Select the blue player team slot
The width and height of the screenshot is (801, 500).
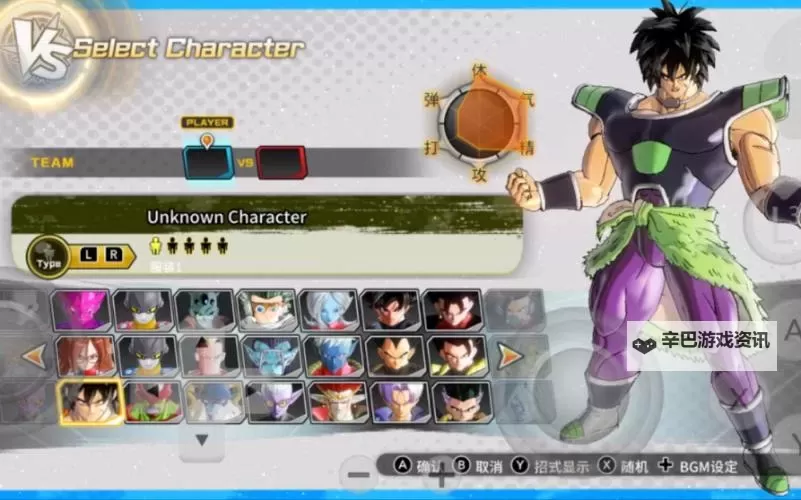208,162
